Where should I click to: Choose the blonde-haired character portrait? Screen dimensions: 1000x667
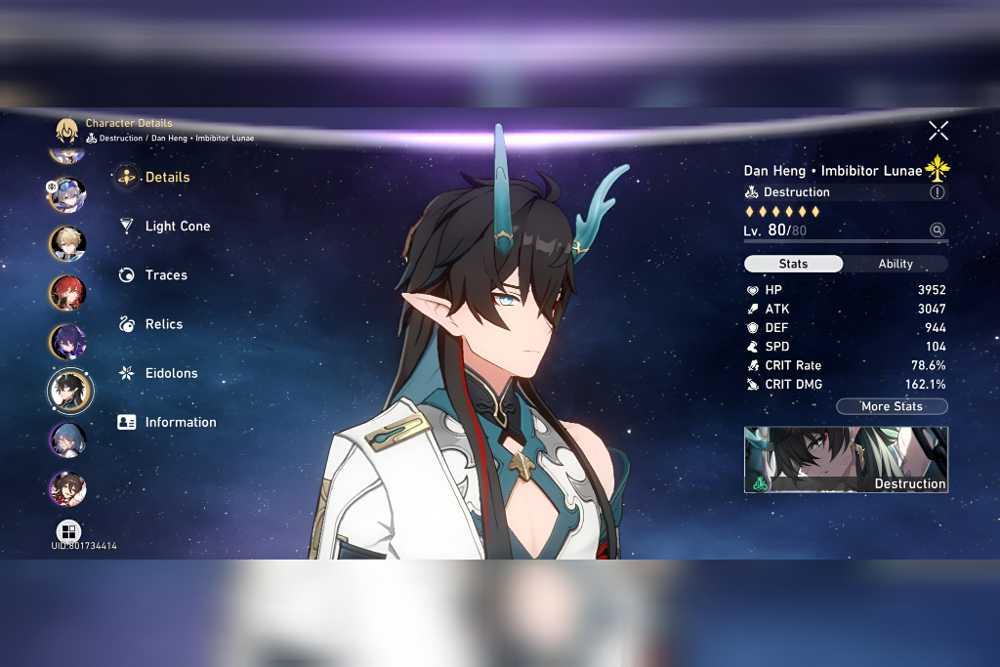67,243
